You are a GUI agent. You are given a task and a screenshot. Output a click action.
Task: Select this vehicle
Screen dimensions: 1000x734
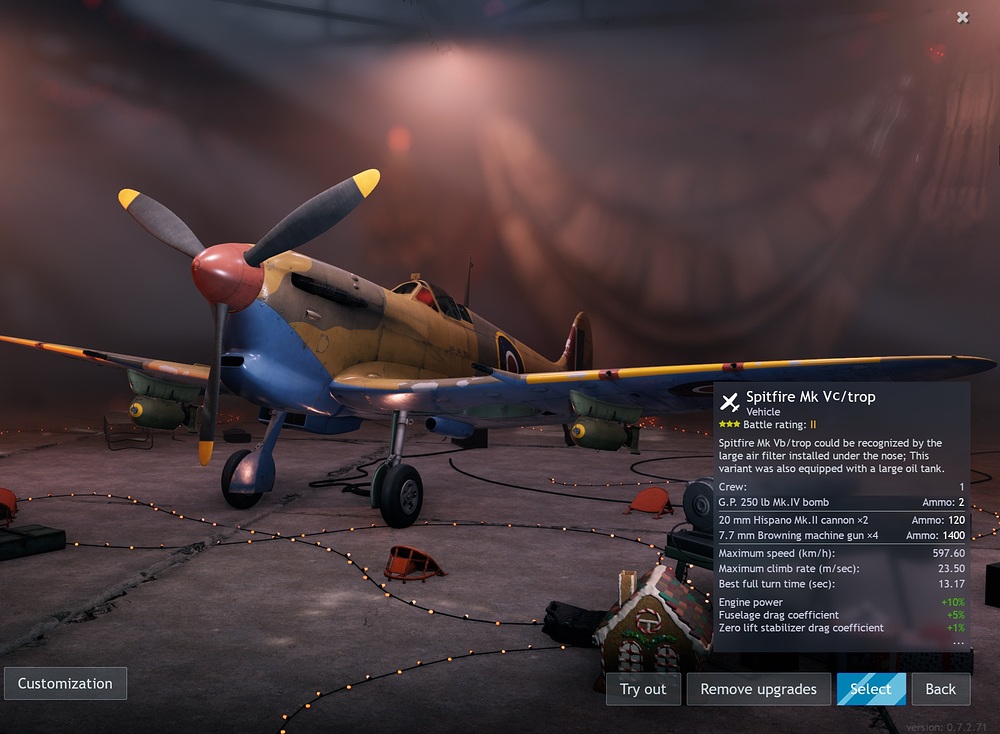tap(870, 689)
